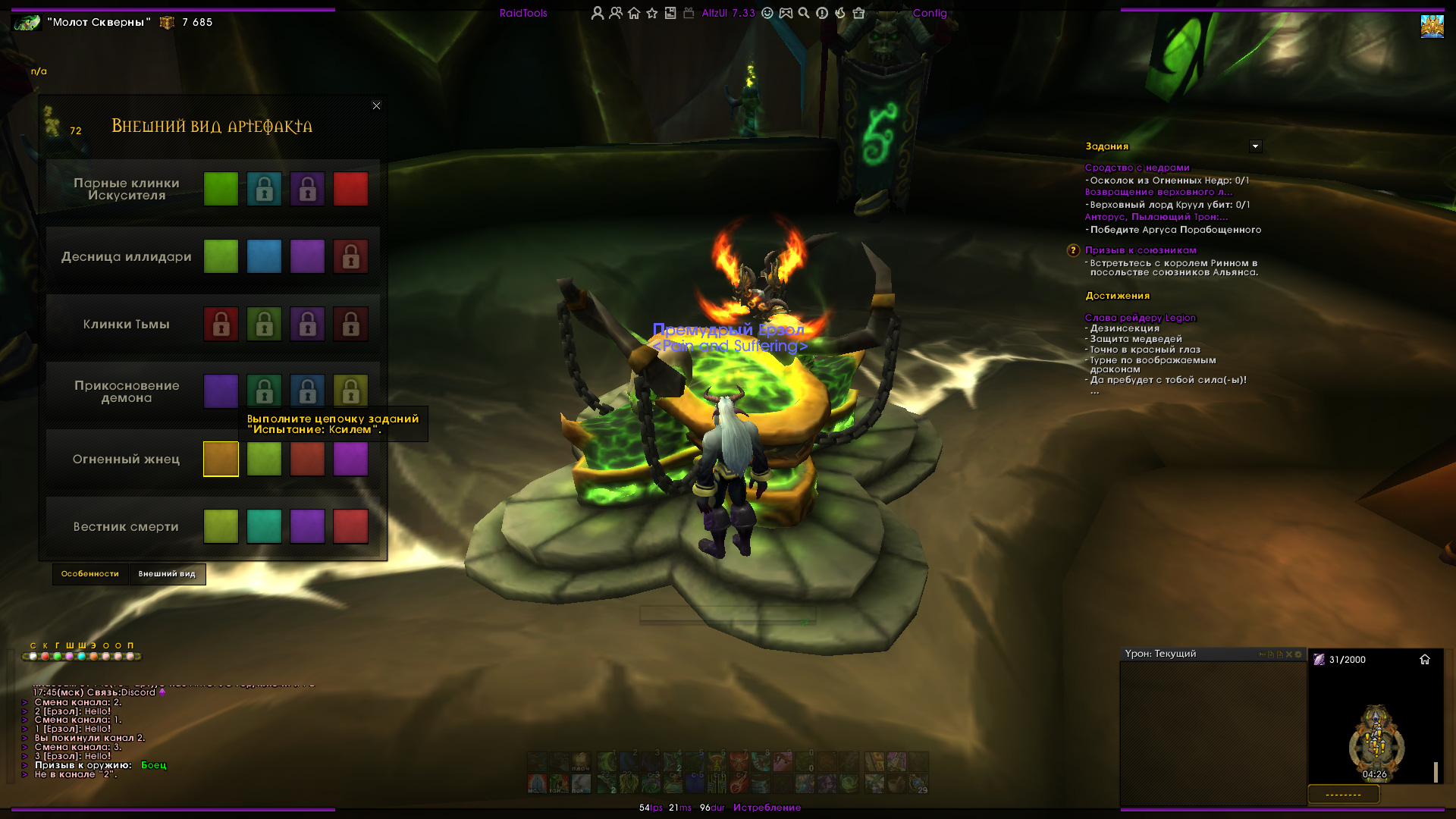Open the damage meter settings gear
Screen dimensions: 1456x819
click(1298, 654)
